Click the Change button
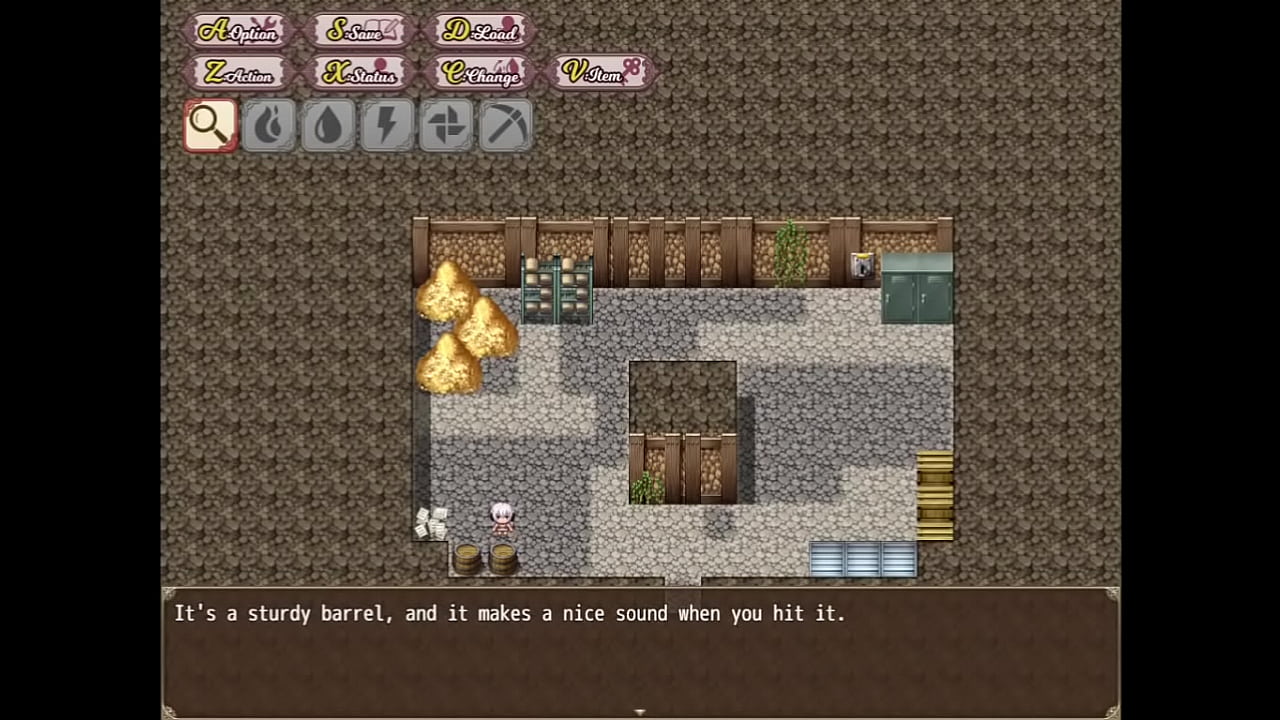 tap(481, 73)
